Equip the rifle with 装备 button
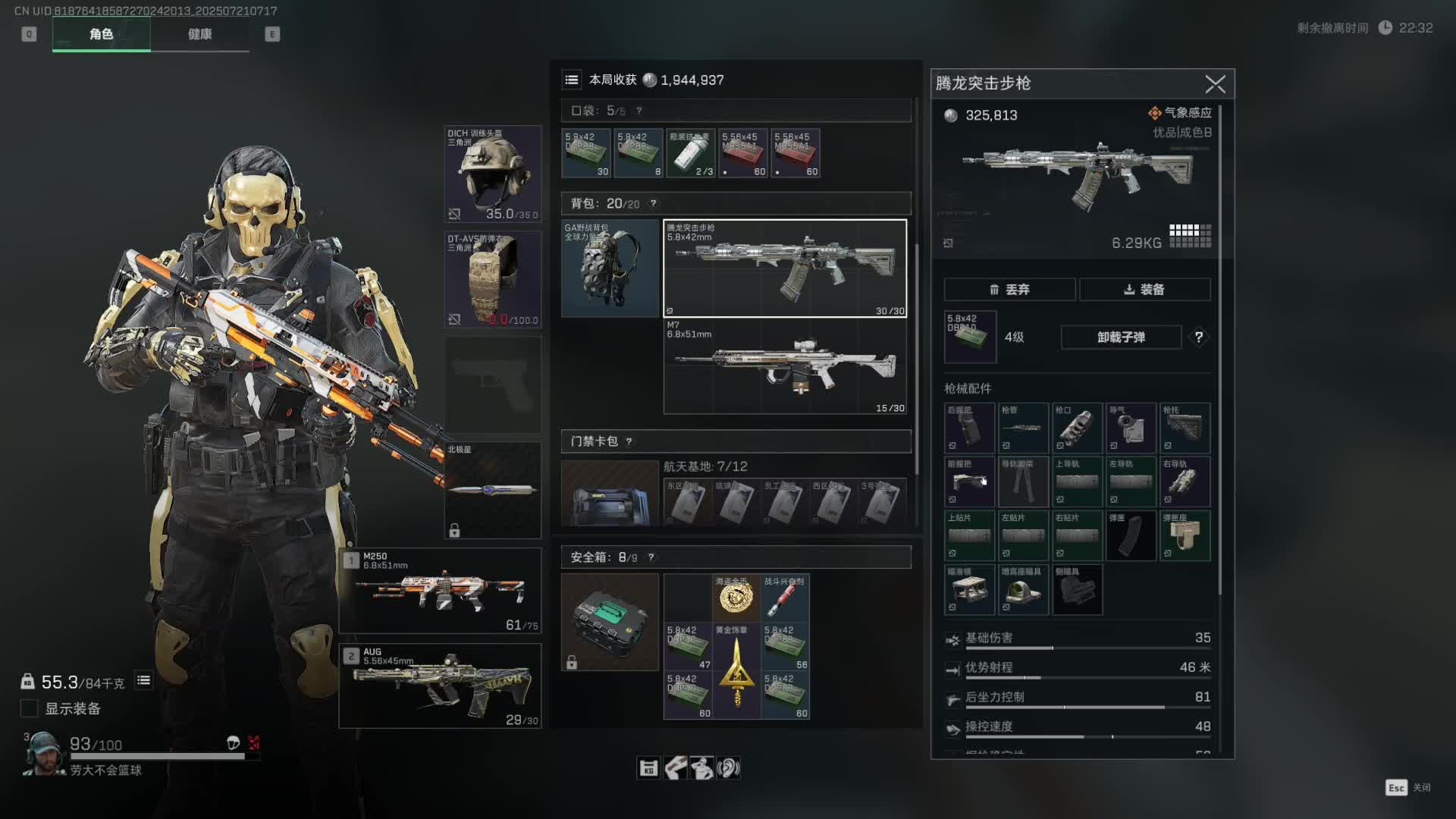 1144,290
